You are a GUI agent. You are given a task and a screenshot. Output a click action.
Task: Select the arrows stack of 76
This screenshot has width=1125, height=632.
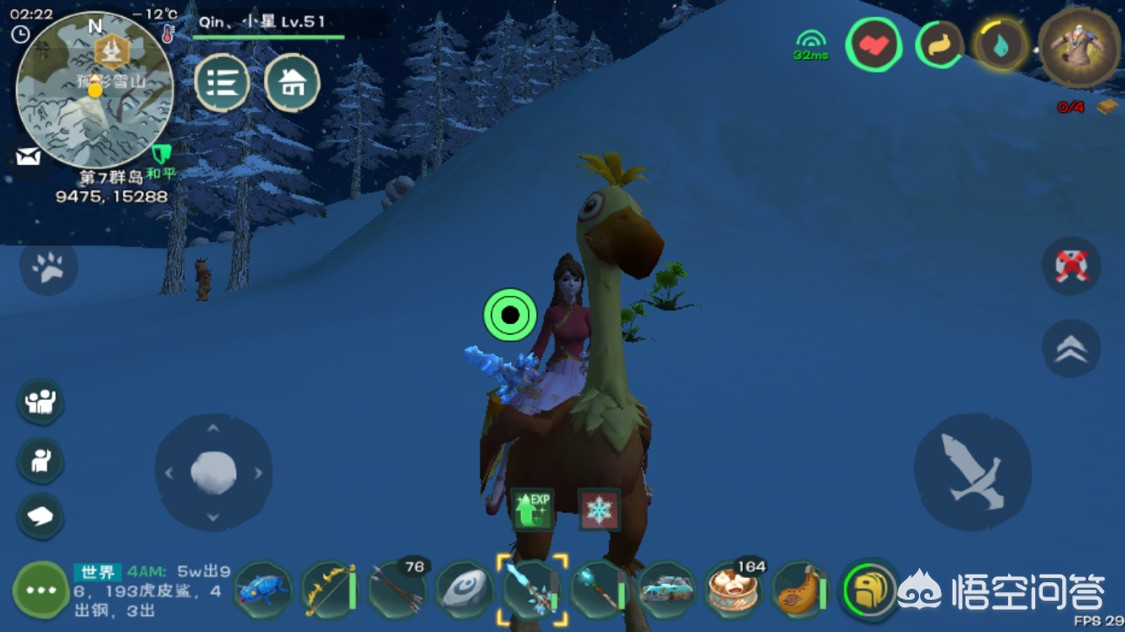397,588
